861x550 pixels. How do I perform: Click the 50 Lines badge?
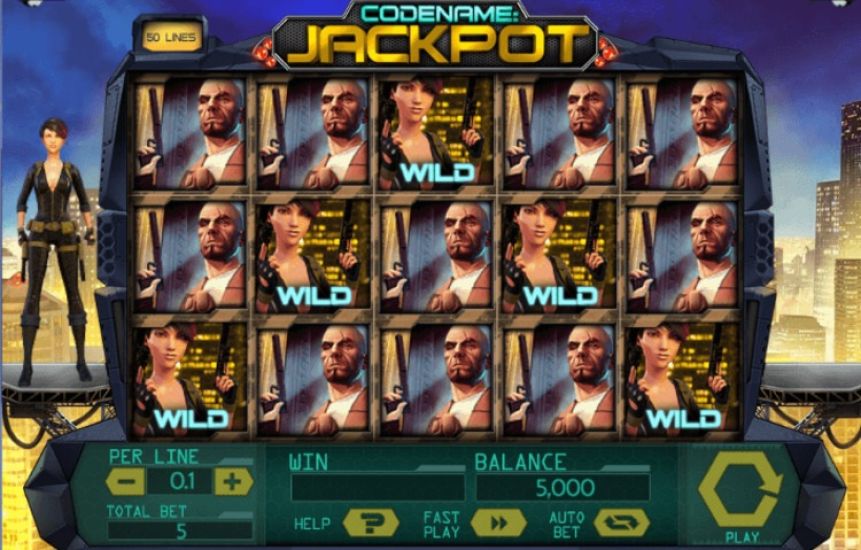(172, 37)
